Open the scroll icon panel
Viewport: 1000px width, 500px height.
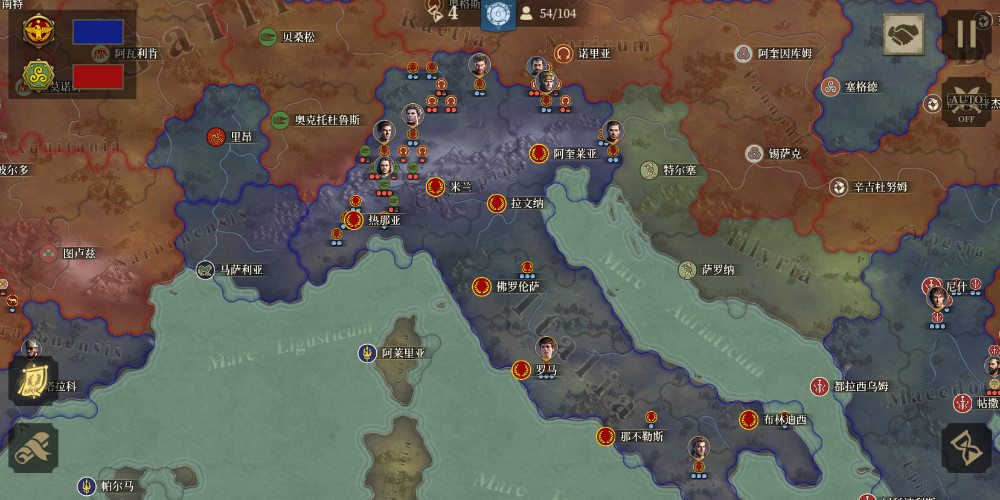34,447
